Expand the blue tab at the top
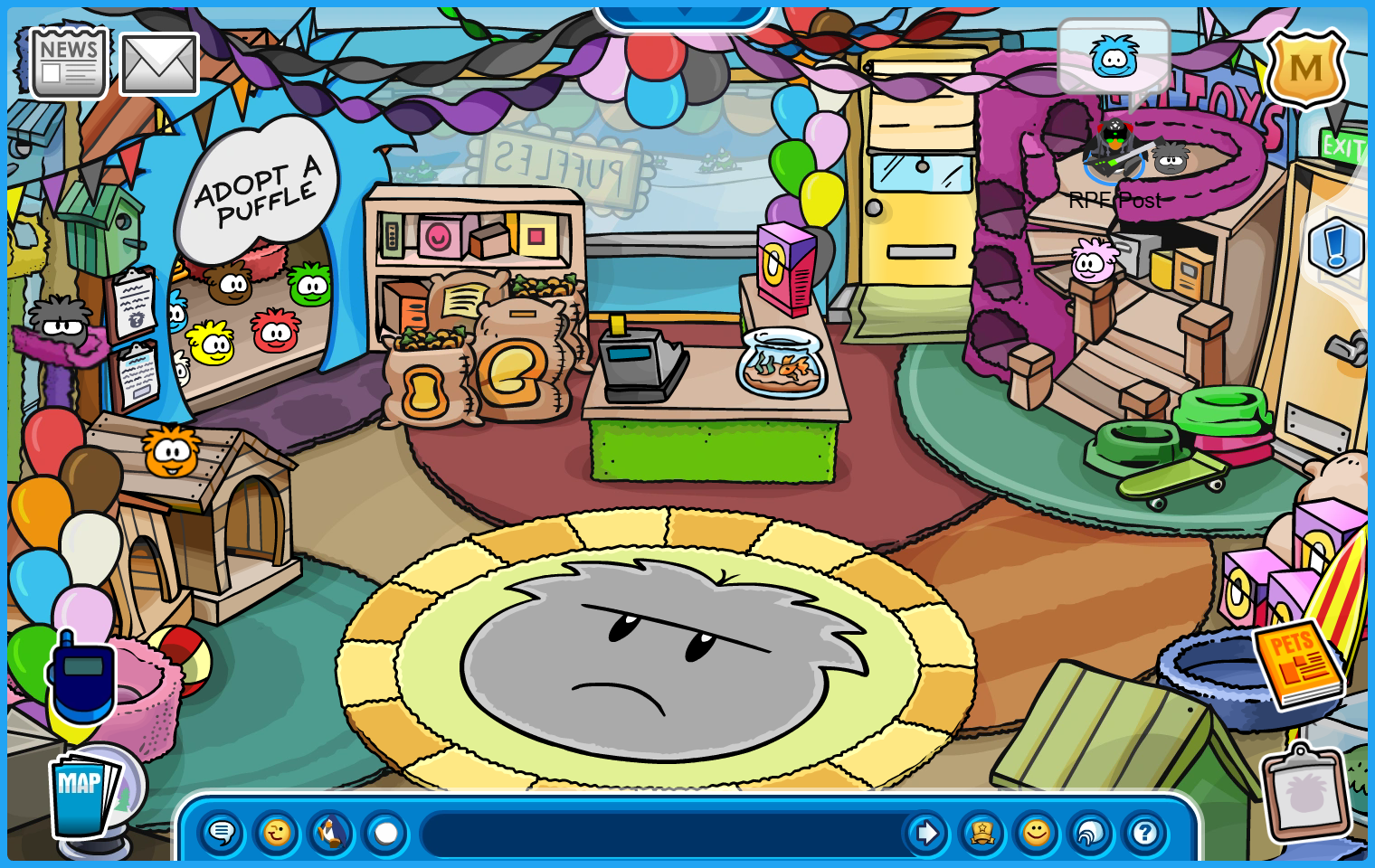The width and height of the screenshot is (1375, 868). [684, 15]
